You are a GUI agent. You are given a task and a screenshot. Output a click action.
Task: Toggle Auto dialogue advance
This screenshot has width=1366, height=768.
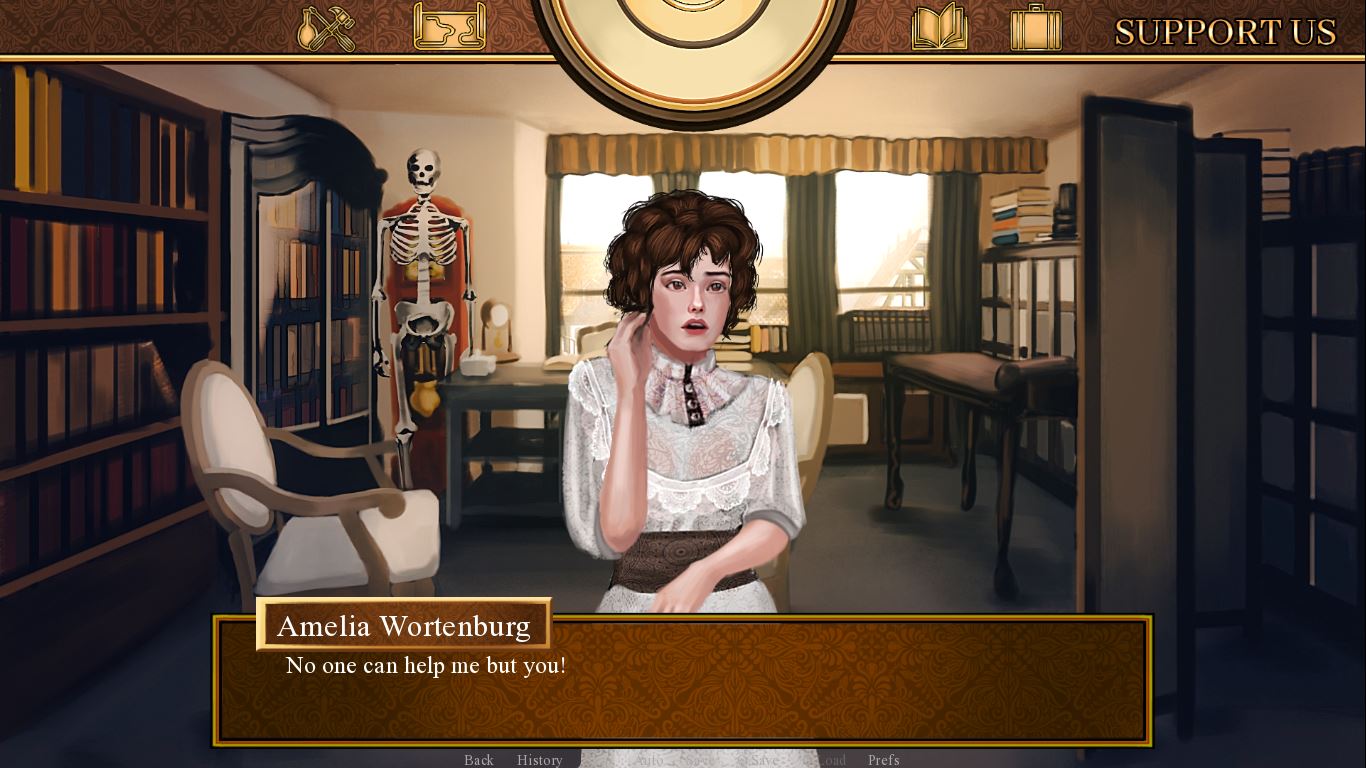pyautogui.click(x=648, y=760)
